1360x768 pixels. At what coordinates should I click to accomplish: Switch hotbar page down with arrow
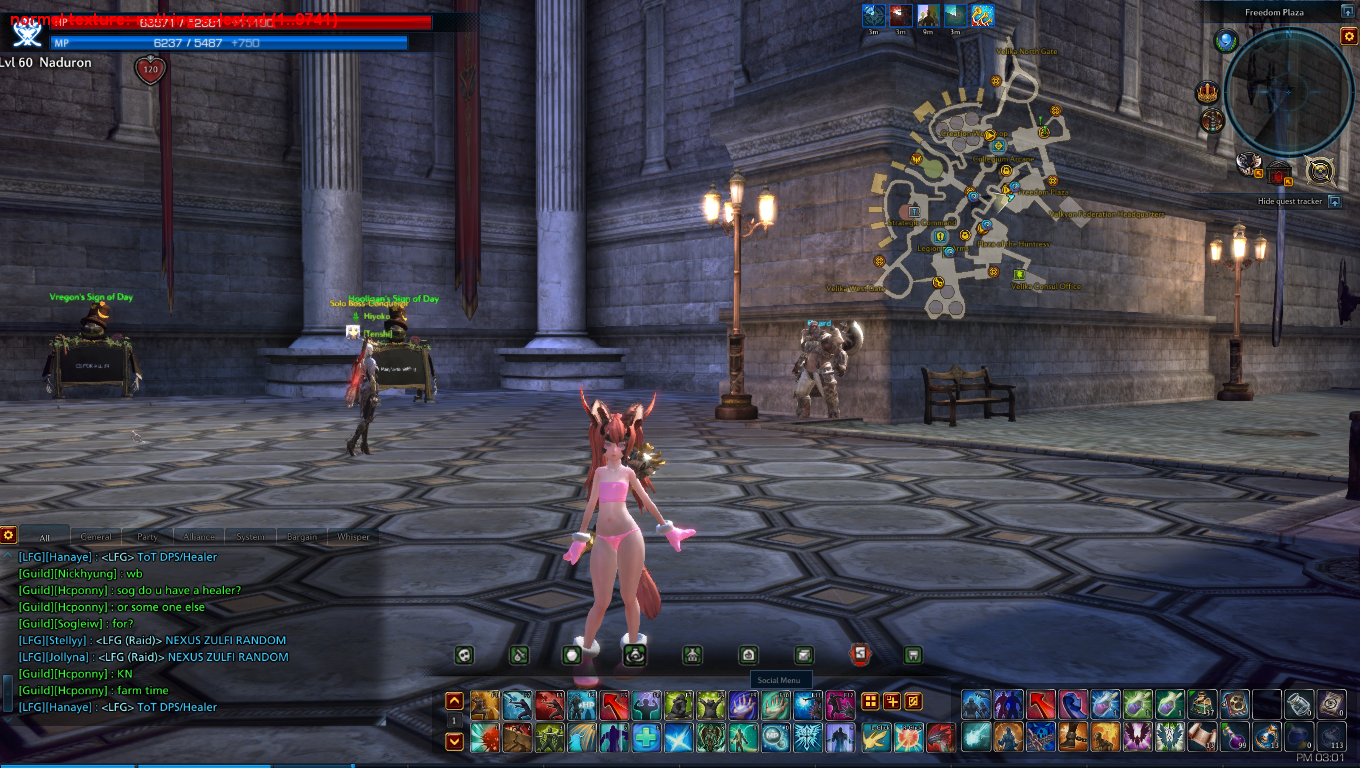click(454, 741)
